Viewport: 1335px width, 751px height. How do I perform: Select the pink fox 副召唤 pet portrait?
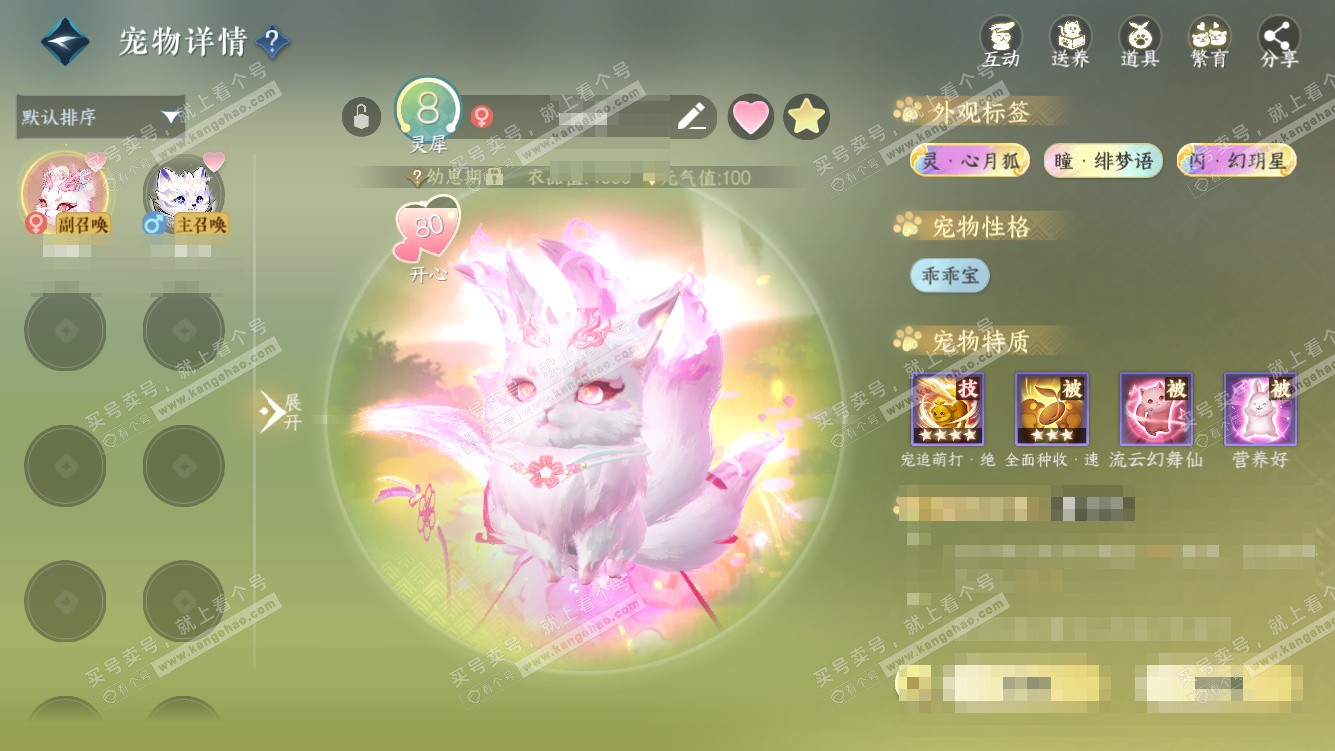tap(65, 192)
